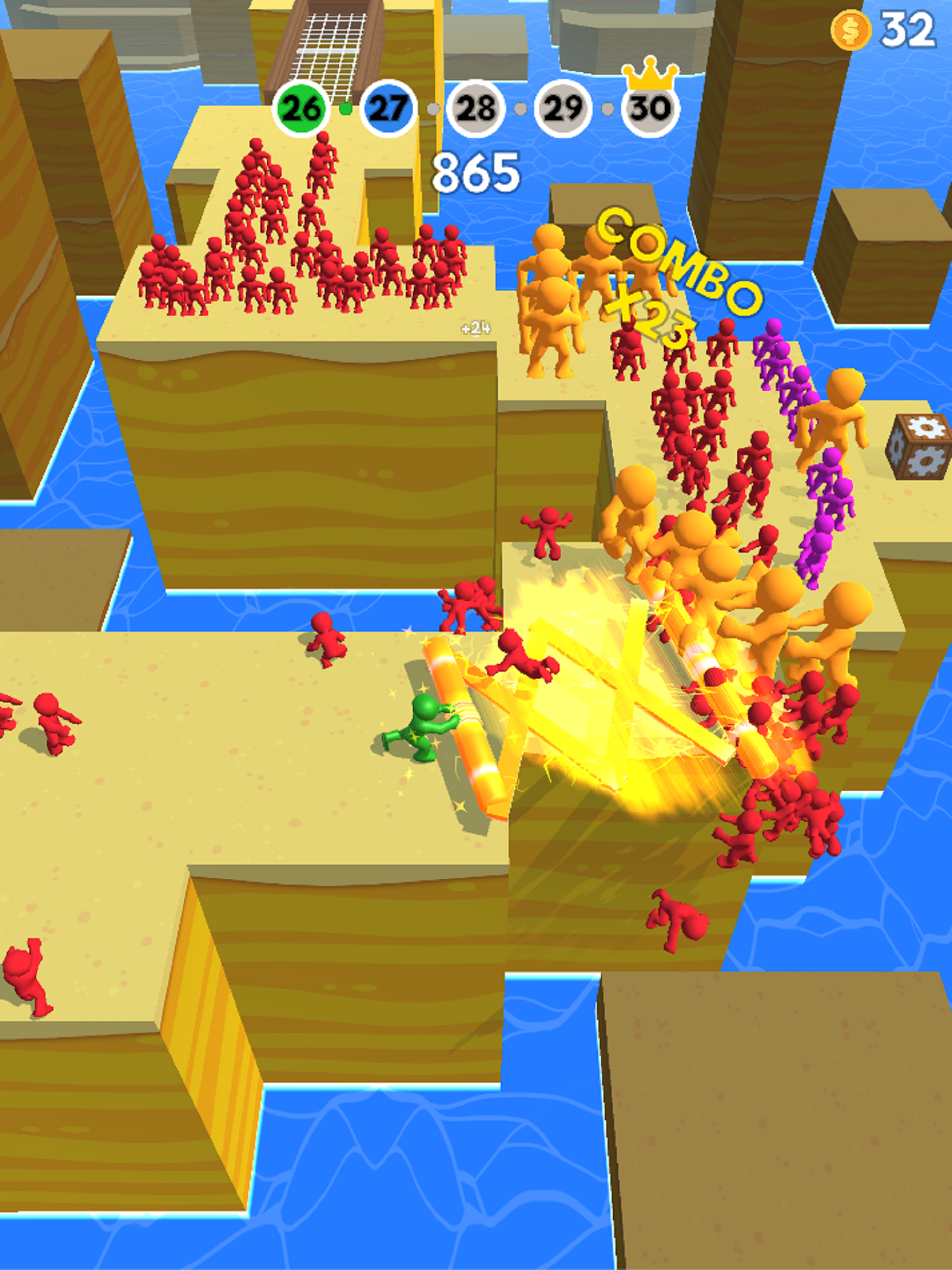Choose the level 29 progress circle
Screen dimensions: 952x1270
(563, 109)
